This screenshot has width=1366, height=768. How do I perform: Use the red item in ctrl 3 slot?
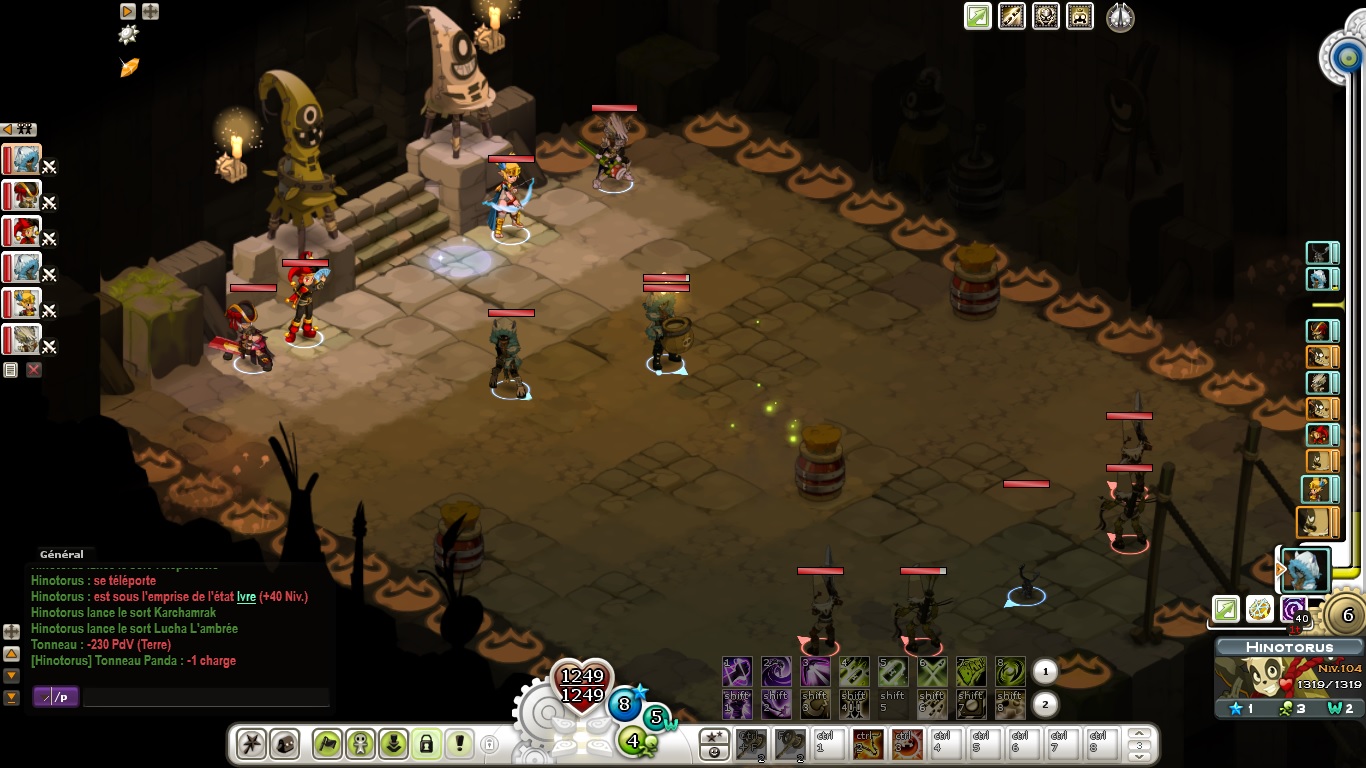pos(906,744)
